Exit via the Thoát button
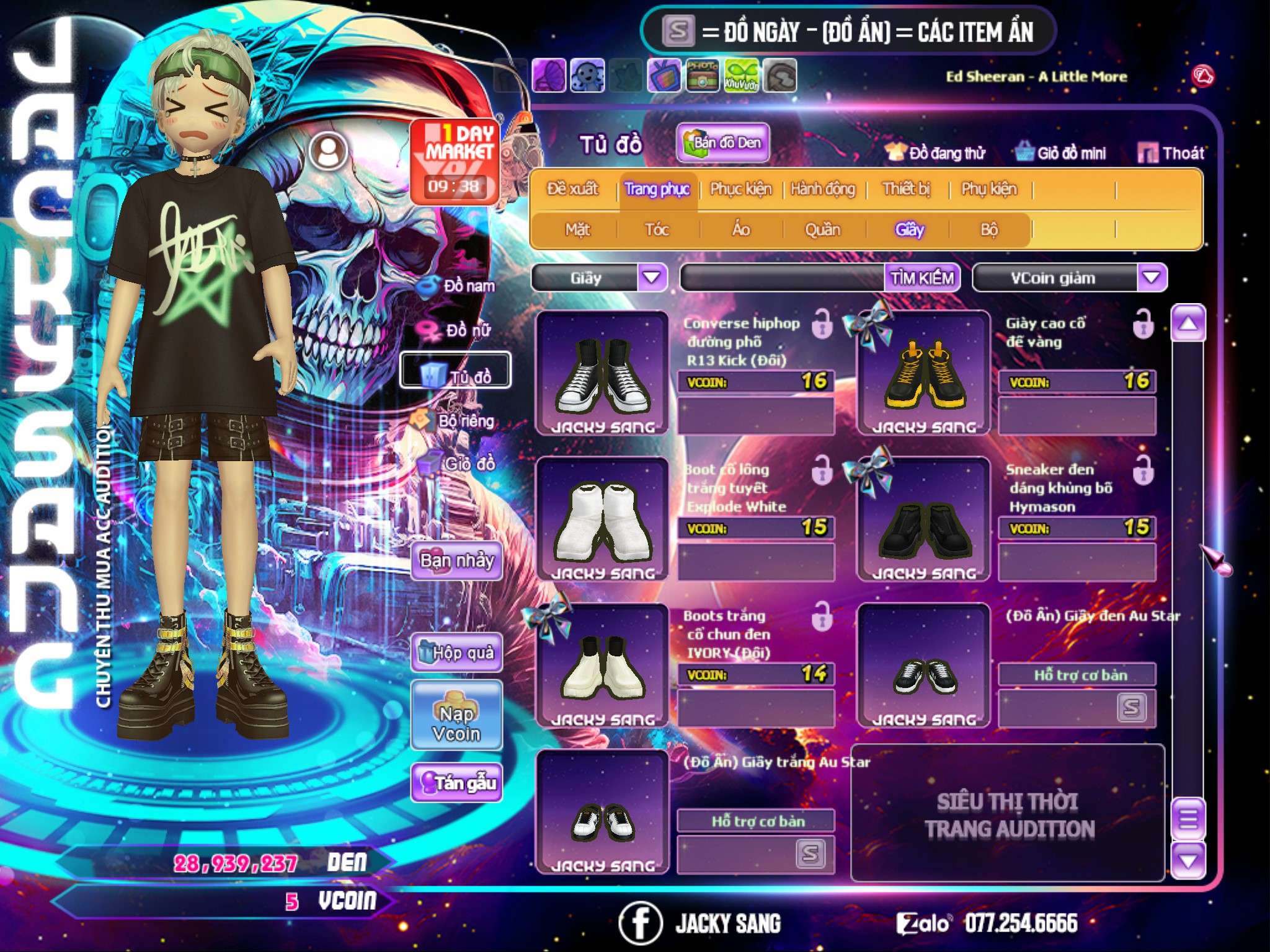 1171,153
